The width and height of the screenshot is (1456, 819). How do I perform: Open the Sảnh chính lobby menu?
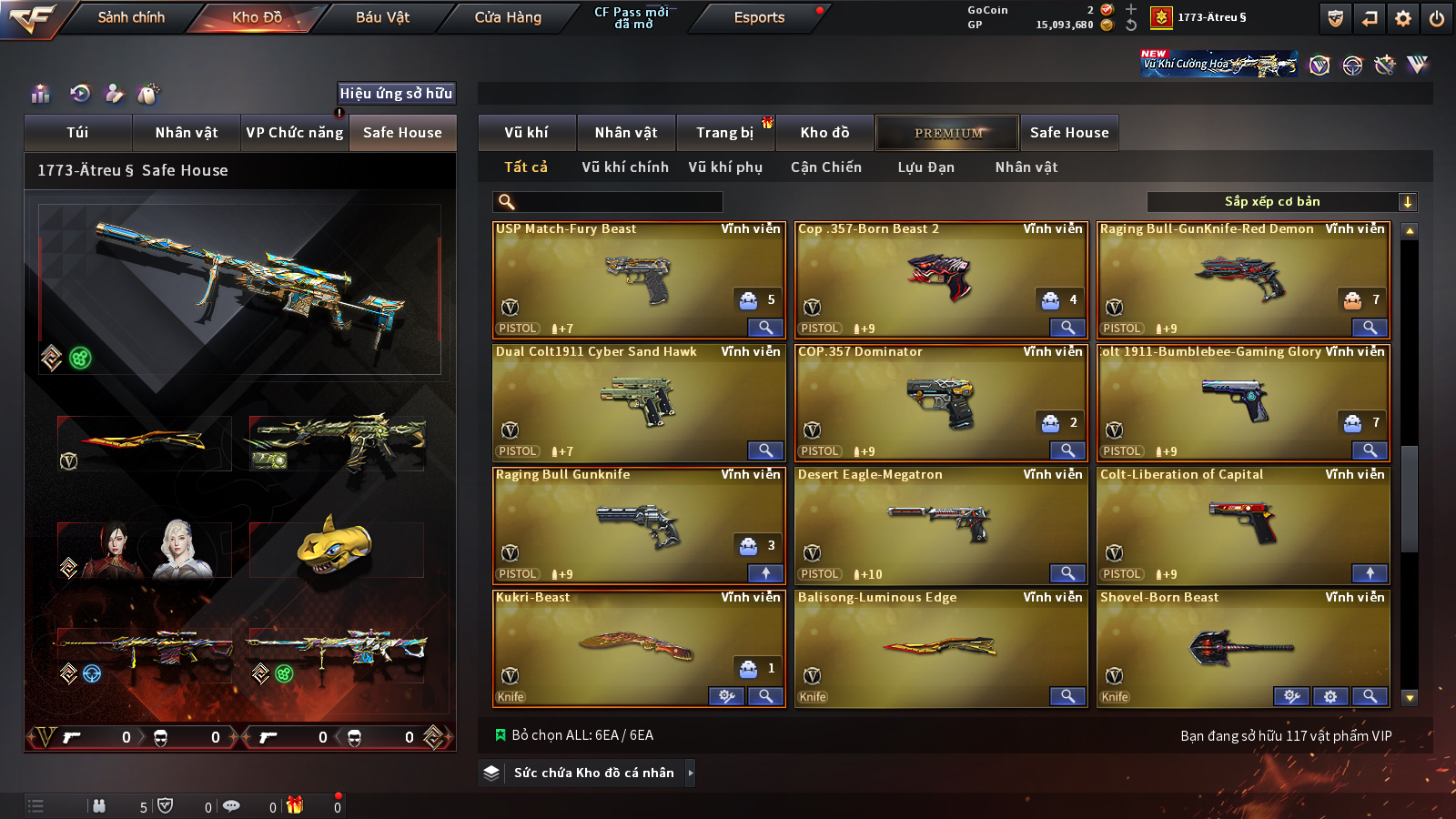tap(131, 17)
